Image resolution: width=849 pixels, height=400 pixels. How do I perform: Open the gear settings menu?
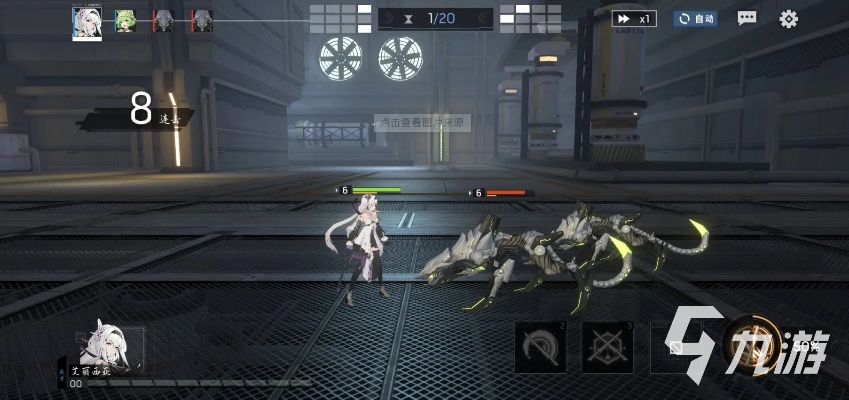pos(789,18)
